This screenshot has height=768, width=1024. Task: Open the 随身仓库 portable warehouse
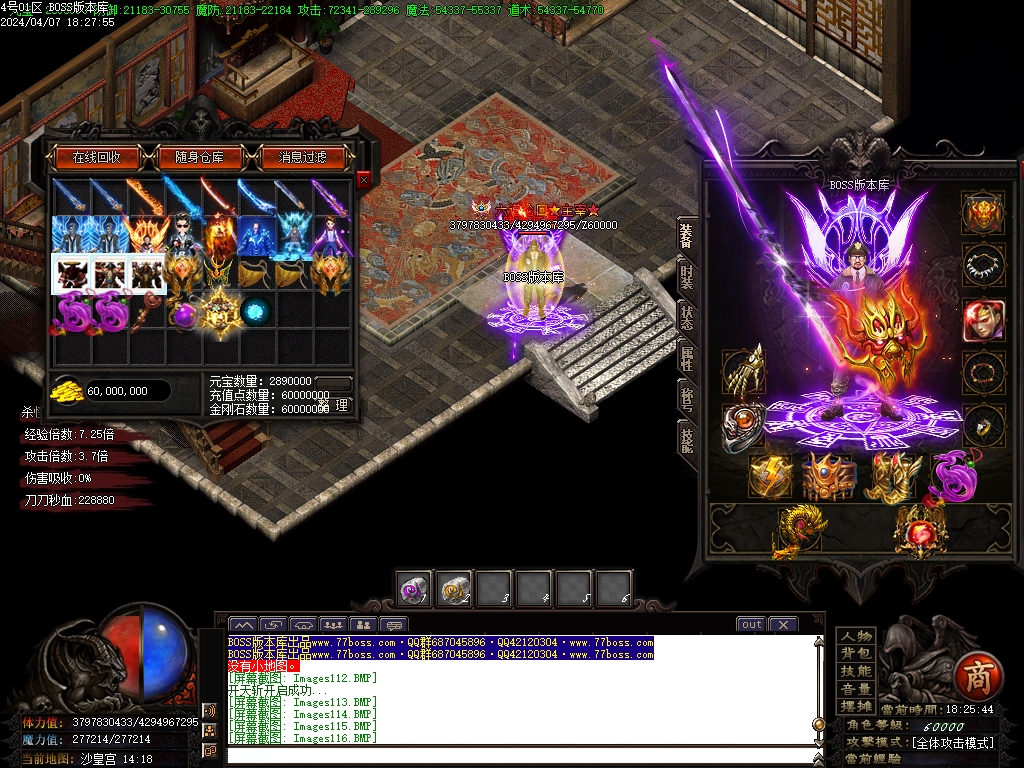point(207,157)
